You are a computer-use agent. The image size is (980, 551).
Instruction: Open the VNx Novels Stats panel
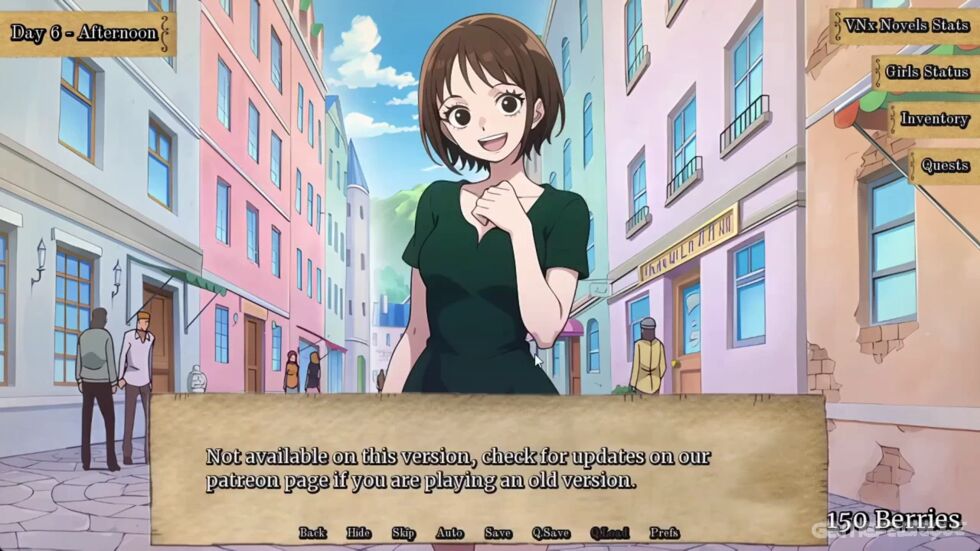906,26
